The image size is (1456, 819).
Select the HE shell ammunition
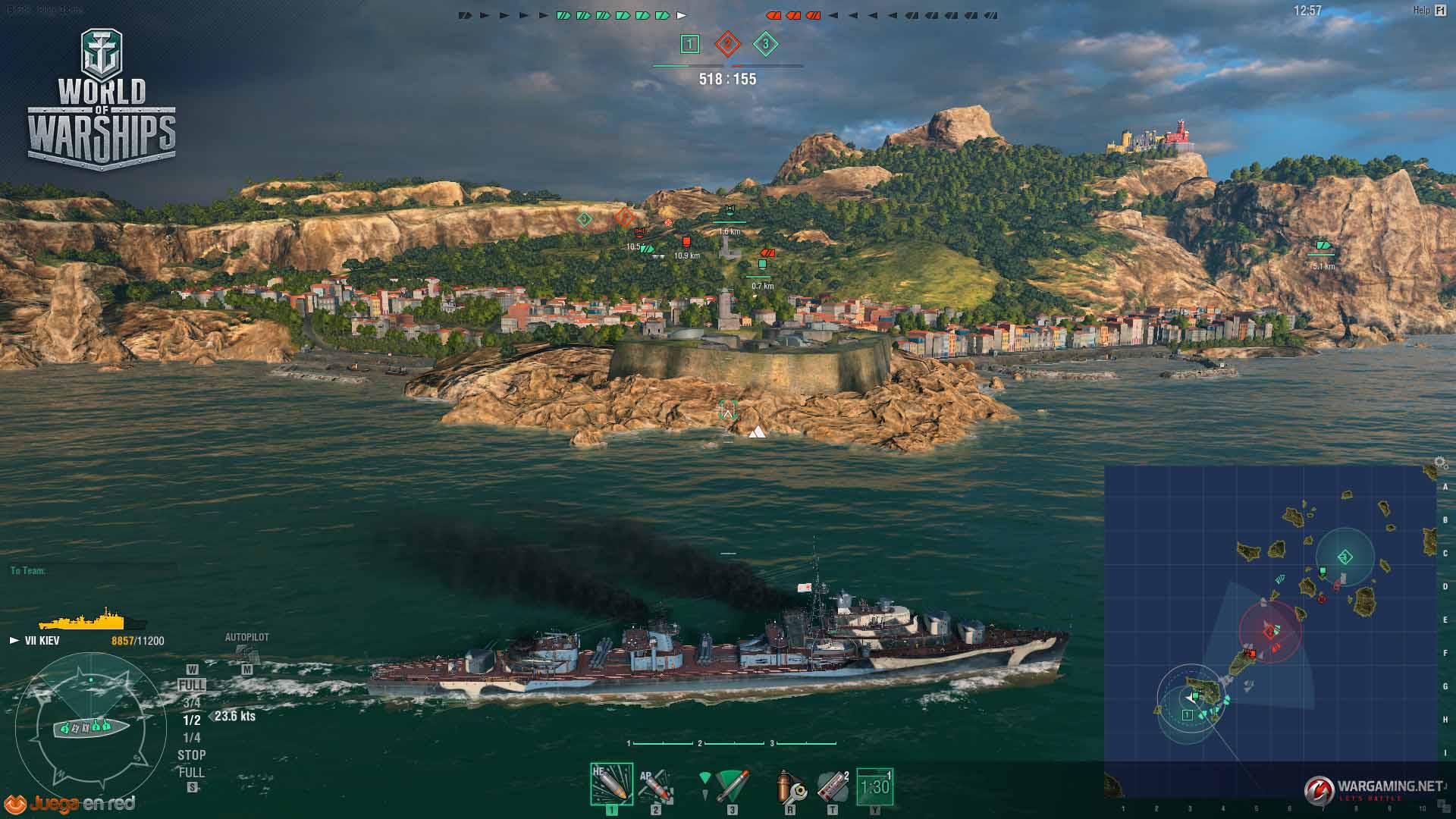coord(611,785)
